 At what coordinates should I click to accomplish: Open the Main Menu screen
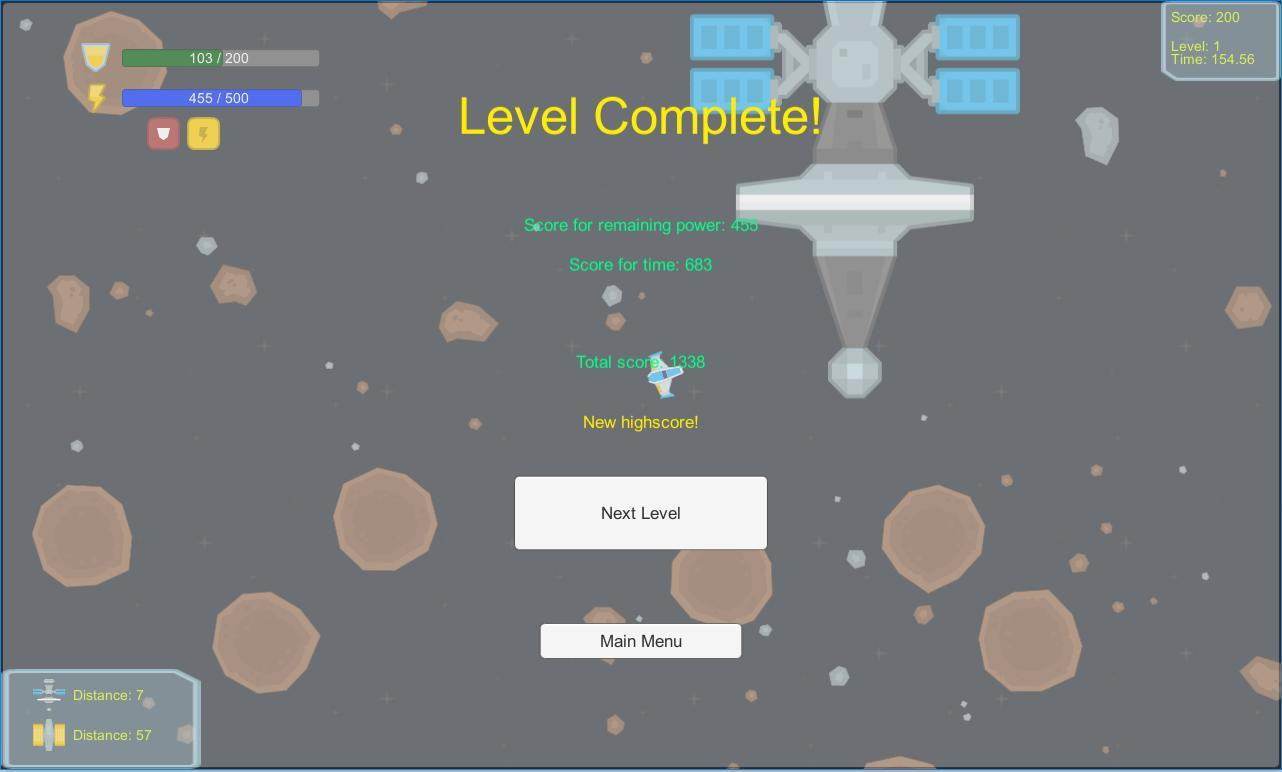tap(641, 641)
